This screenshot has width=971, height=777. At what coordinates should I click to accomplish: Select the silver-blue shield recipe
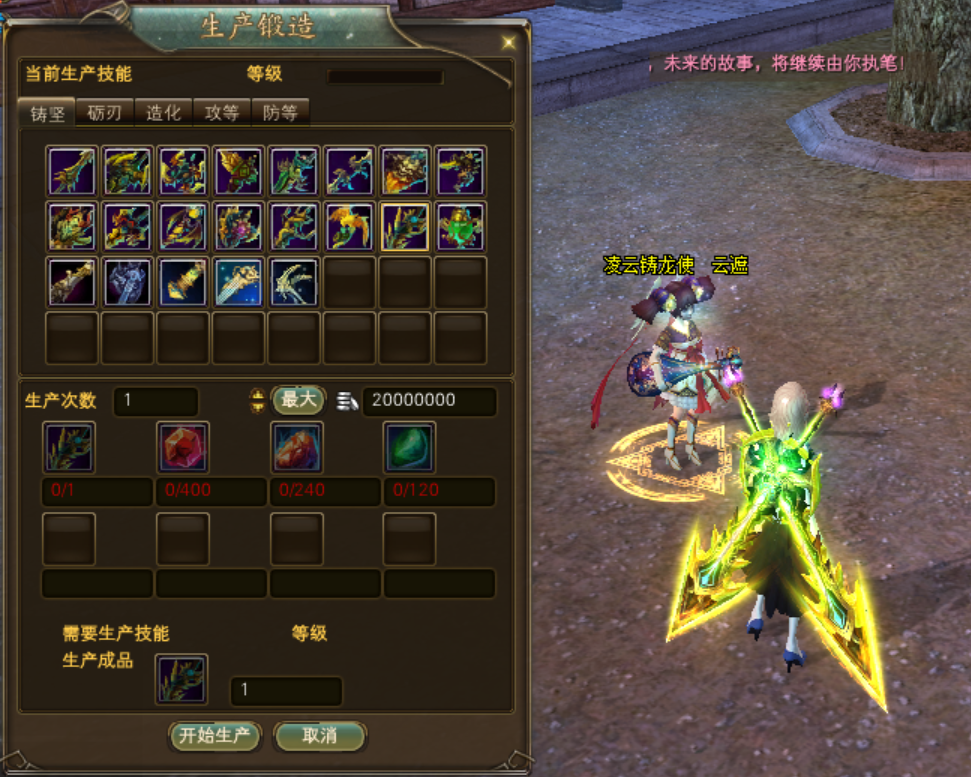pyautogui.click(x=127, y=283)
